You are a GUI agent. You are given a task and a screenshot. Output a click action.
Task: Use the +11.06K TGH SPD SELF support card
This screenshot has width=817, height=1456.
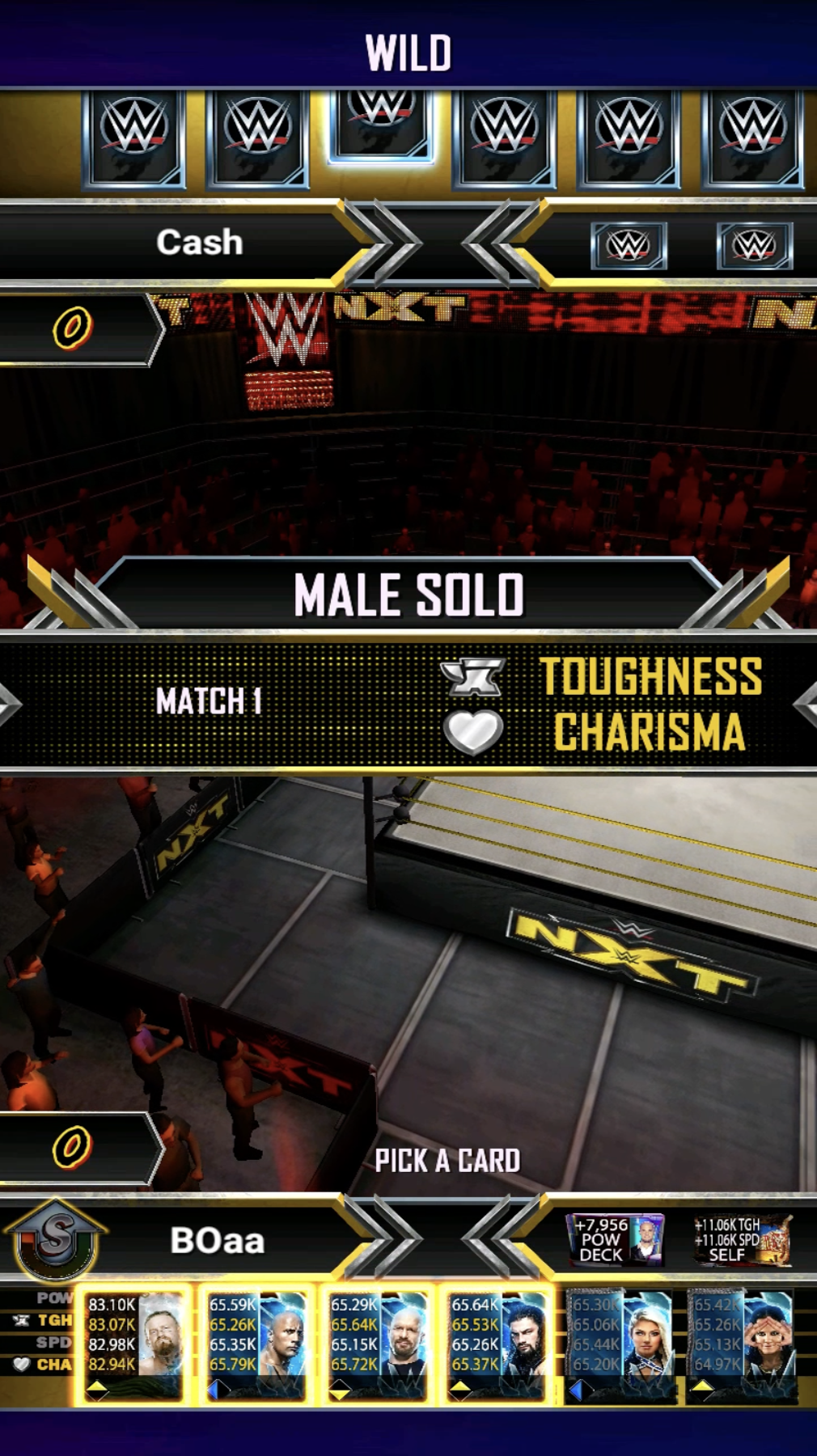(x=742, y=1239)
